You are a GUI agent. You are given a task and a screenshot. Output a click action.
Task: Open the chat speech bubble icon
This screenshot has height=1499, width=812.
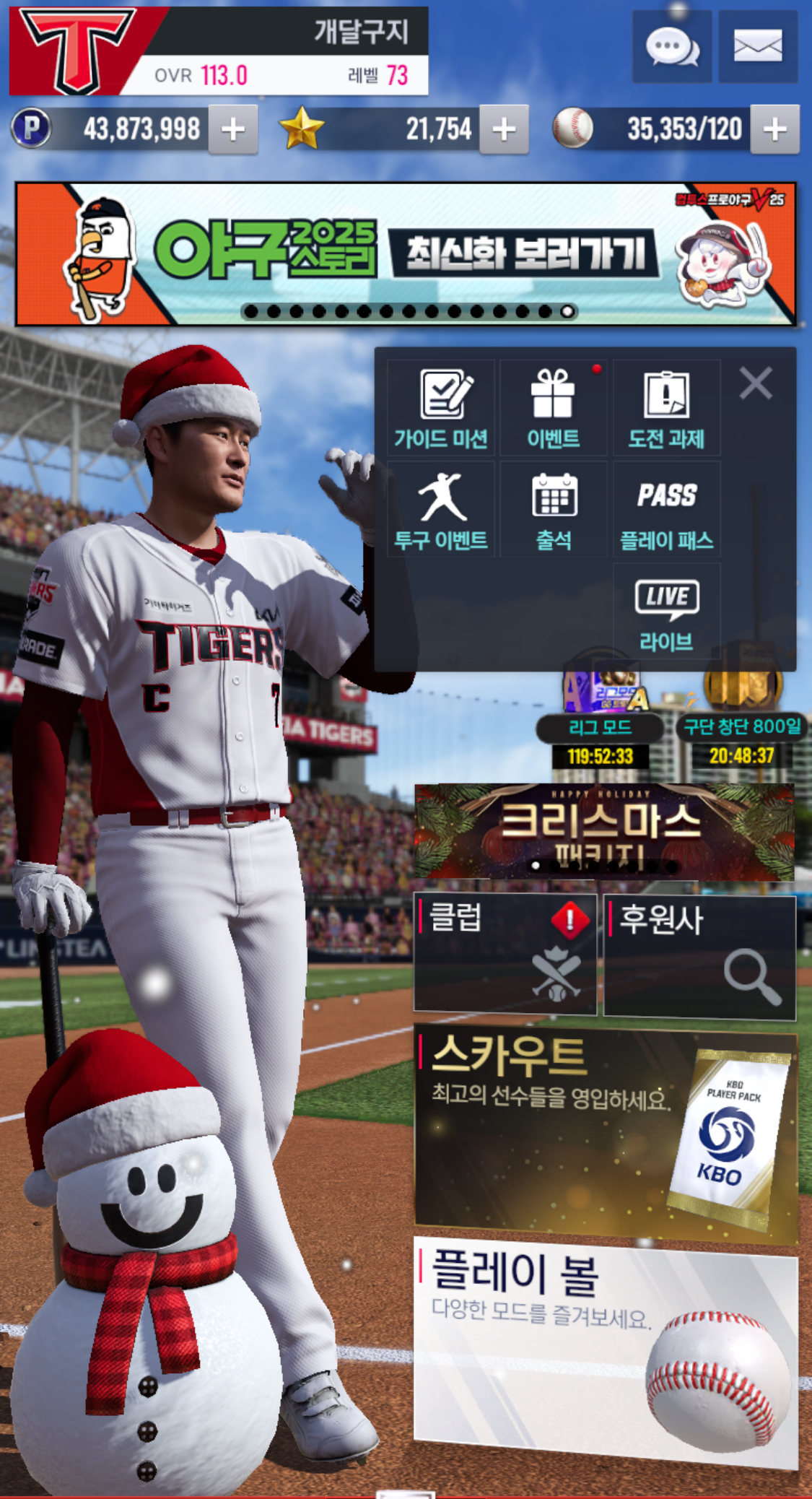671,47
